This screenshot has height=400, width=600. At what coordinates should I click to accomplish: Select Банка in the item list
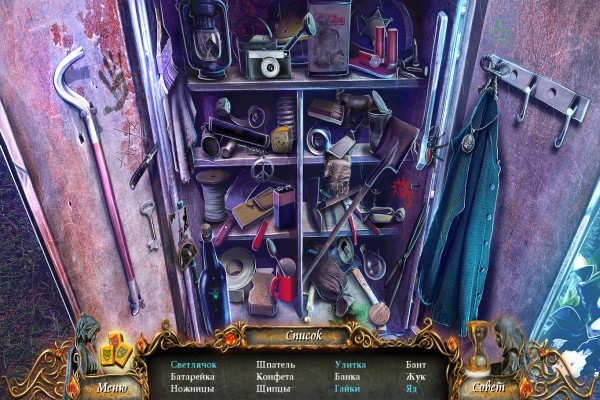pos(346,376)
